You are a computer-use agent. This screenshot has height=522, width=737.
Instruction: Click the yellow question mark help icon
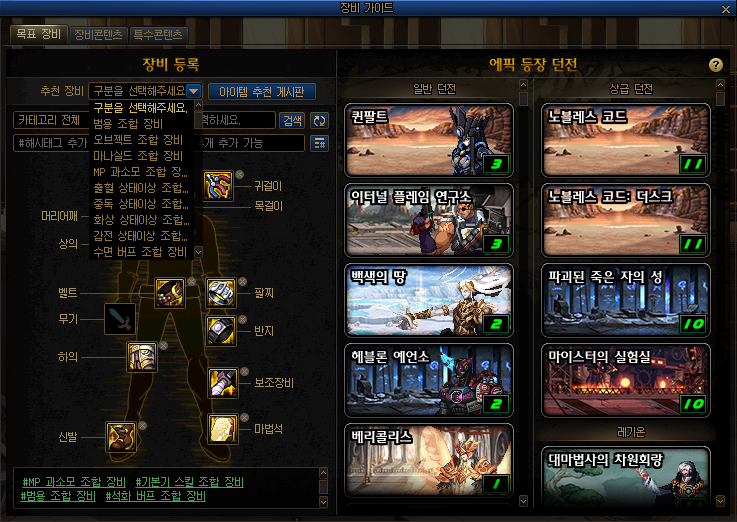[715, 65]
